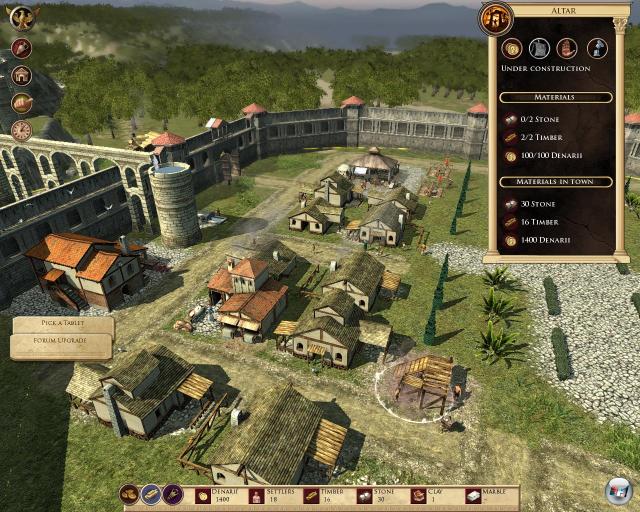
Task: Click the pointing hand icon
Action: [x=21, y=102]
